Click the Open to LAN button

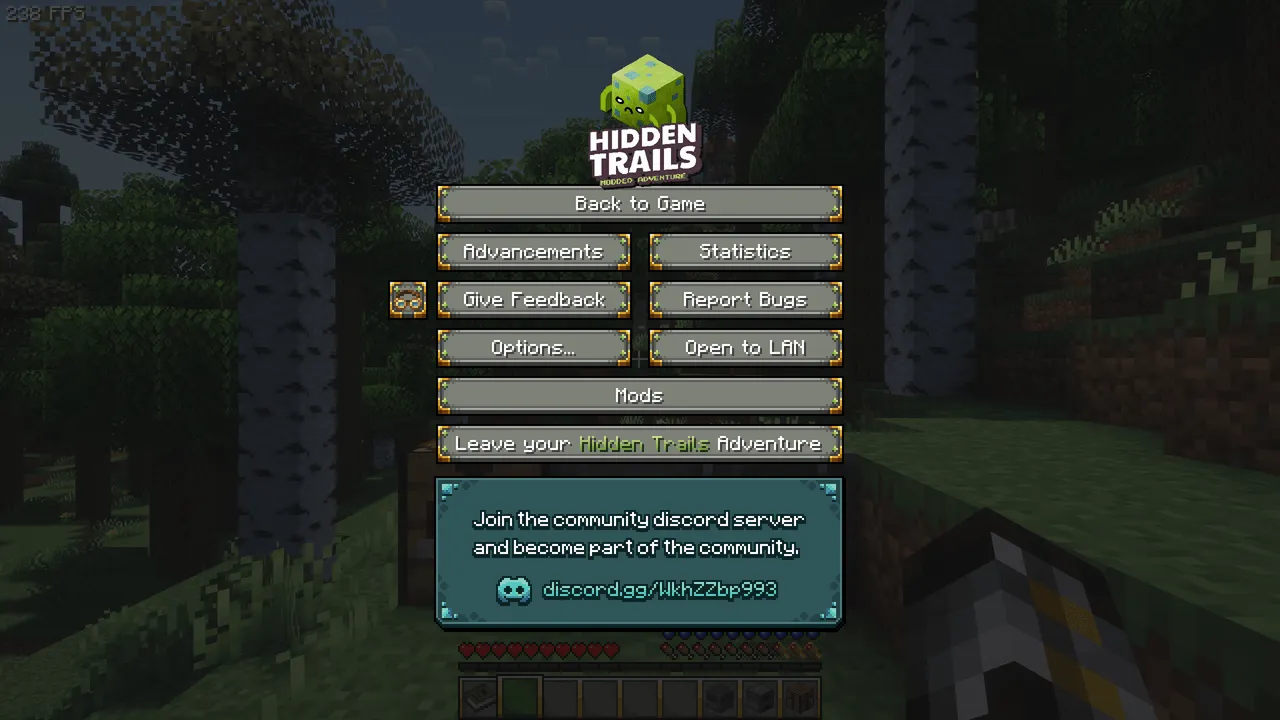(x=745, y=347)
